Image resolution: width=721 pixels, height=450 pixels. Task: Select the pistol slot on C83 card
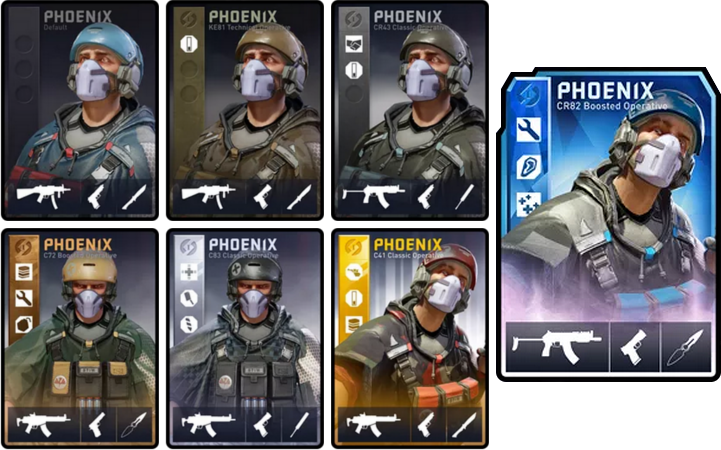[x=263, y=424]
